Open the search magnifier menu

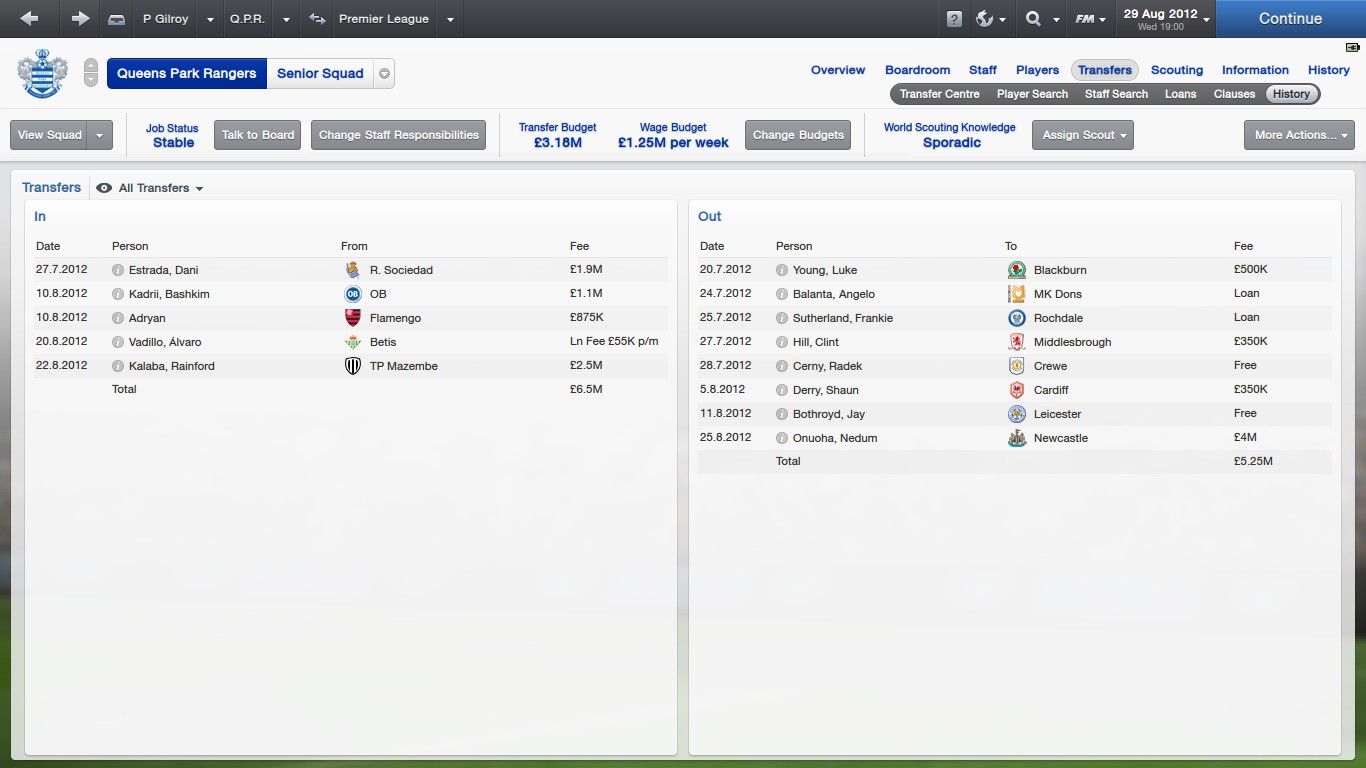pyautogui.click(x=1041, y=19)
